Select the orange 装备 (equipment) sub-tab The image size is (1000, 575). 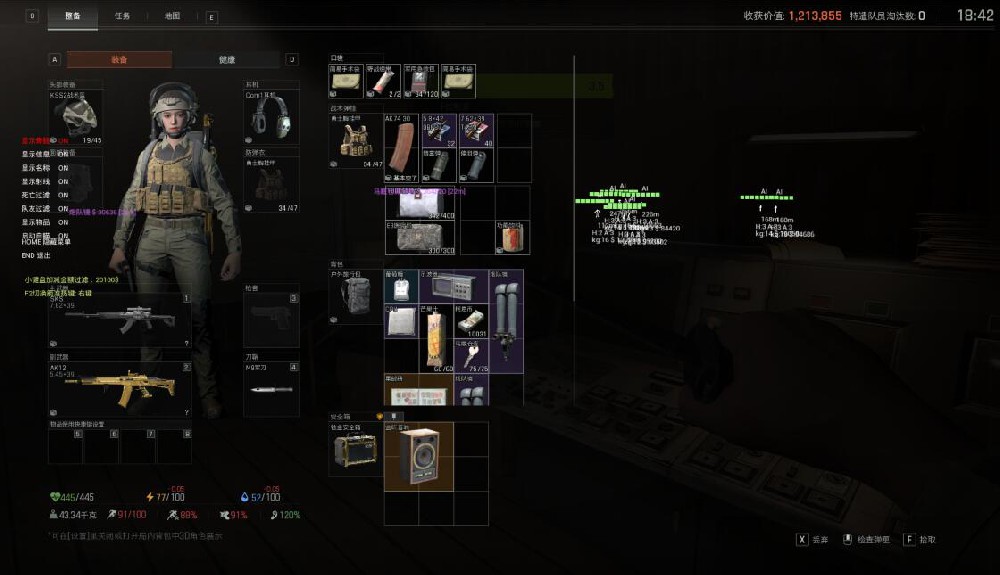pos(119,60)
